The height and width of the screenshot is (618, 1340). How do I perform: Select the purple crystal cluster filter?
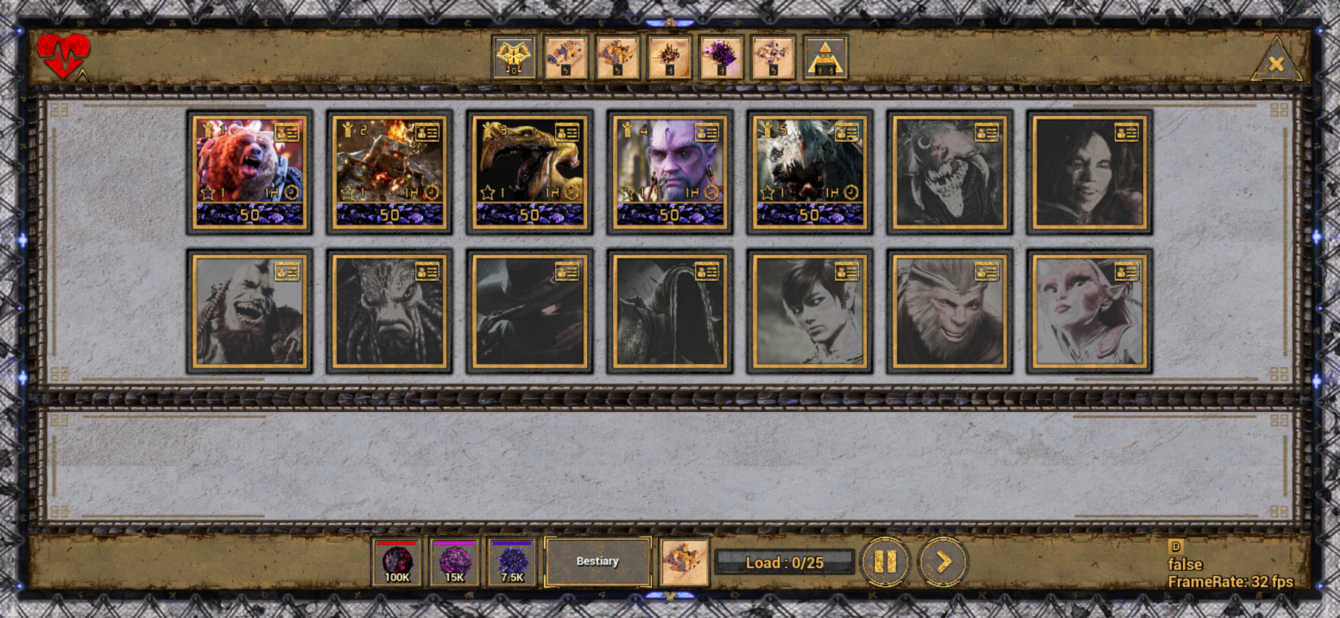pyautogui.click(x=722, y=57)
